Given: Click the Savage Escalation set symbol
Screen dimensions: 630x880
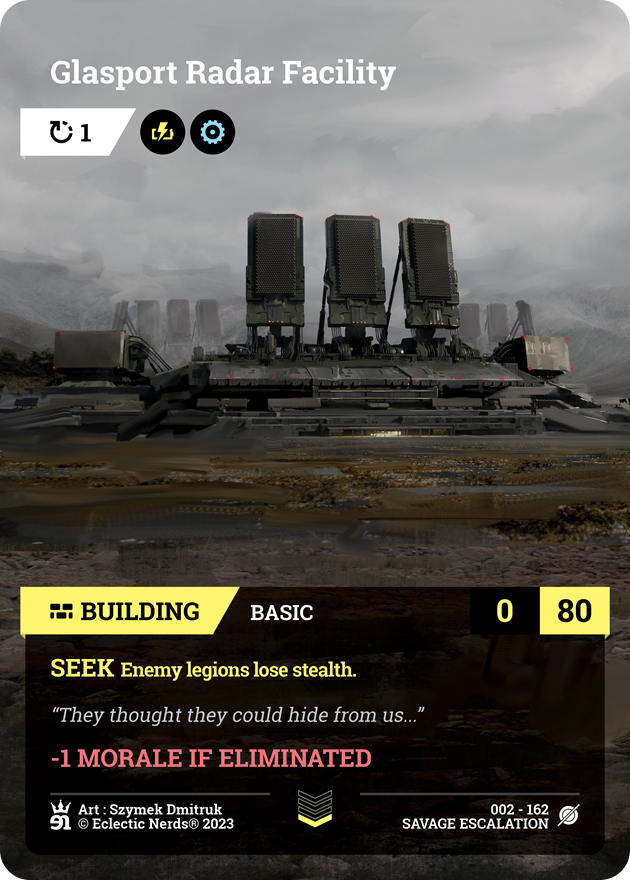Looking at the screenshot, I should coord(568,816).
